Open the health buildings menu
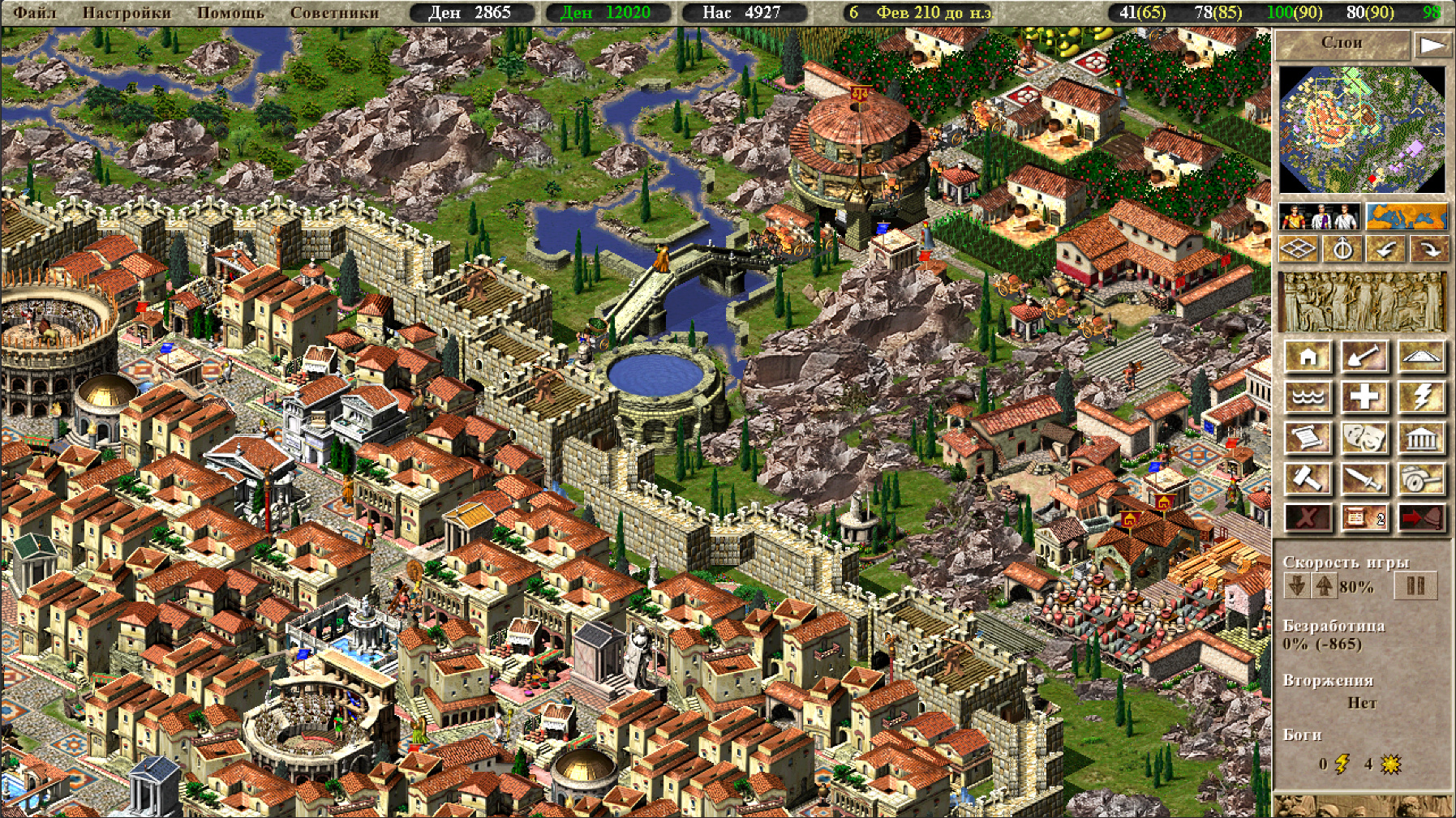The width and height of the screenshot is (1456, 818). (x=1366, y=397)
